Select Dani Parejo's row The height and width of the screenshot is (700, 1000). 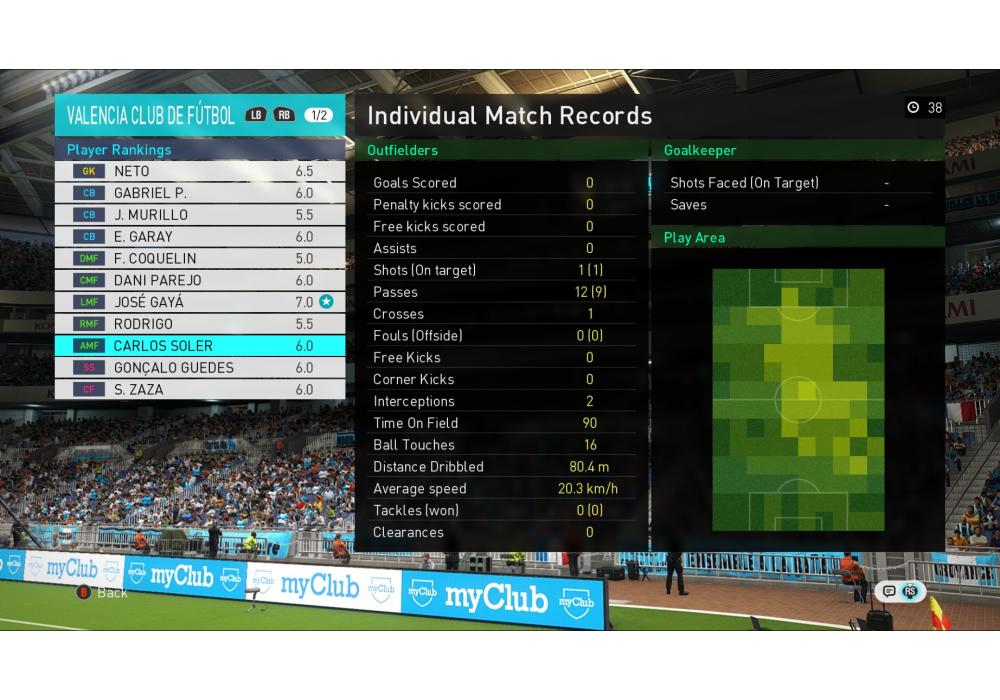(x=200, y=281)
